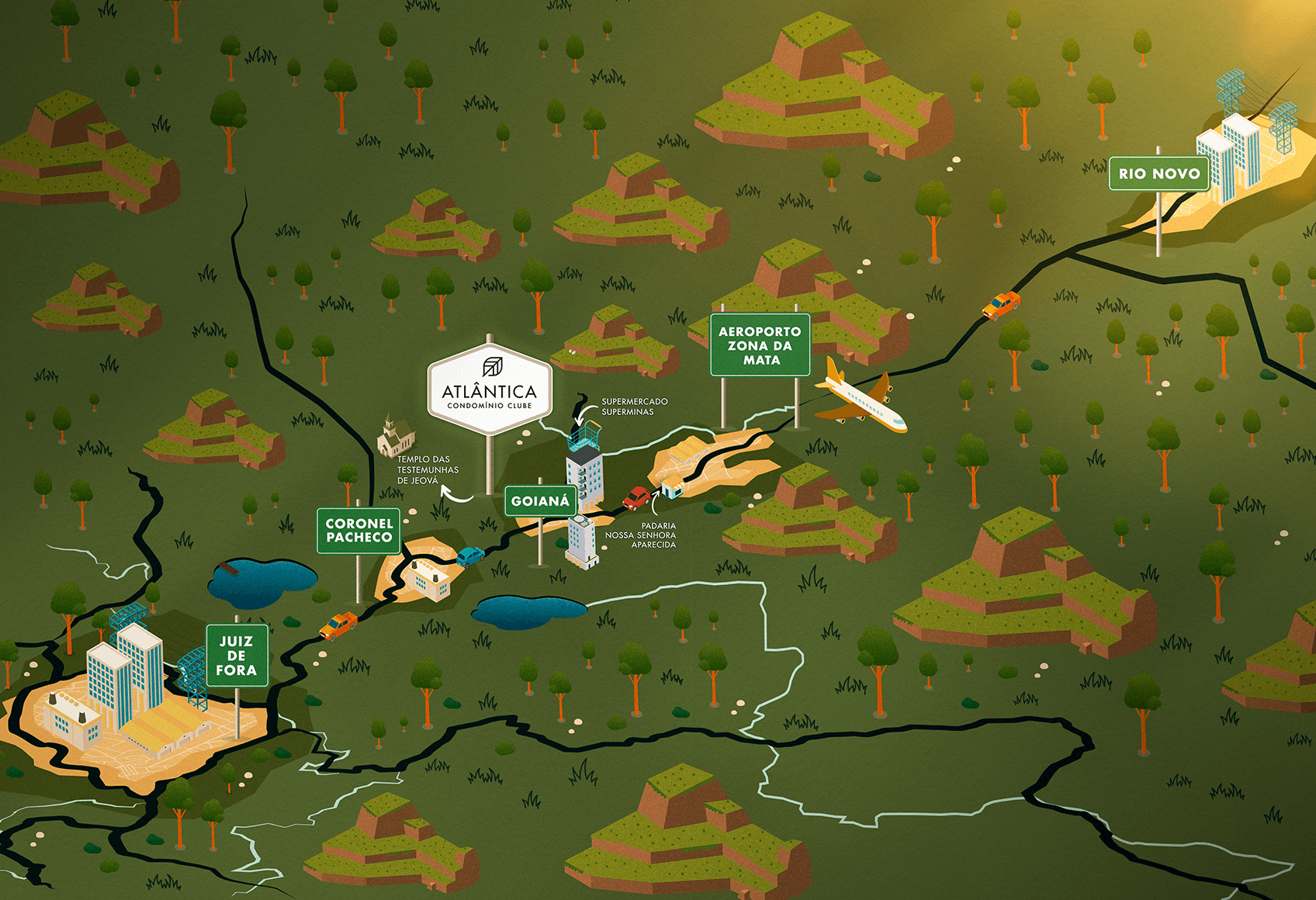Select the Coronel Pacheco sign

(358, 531)
